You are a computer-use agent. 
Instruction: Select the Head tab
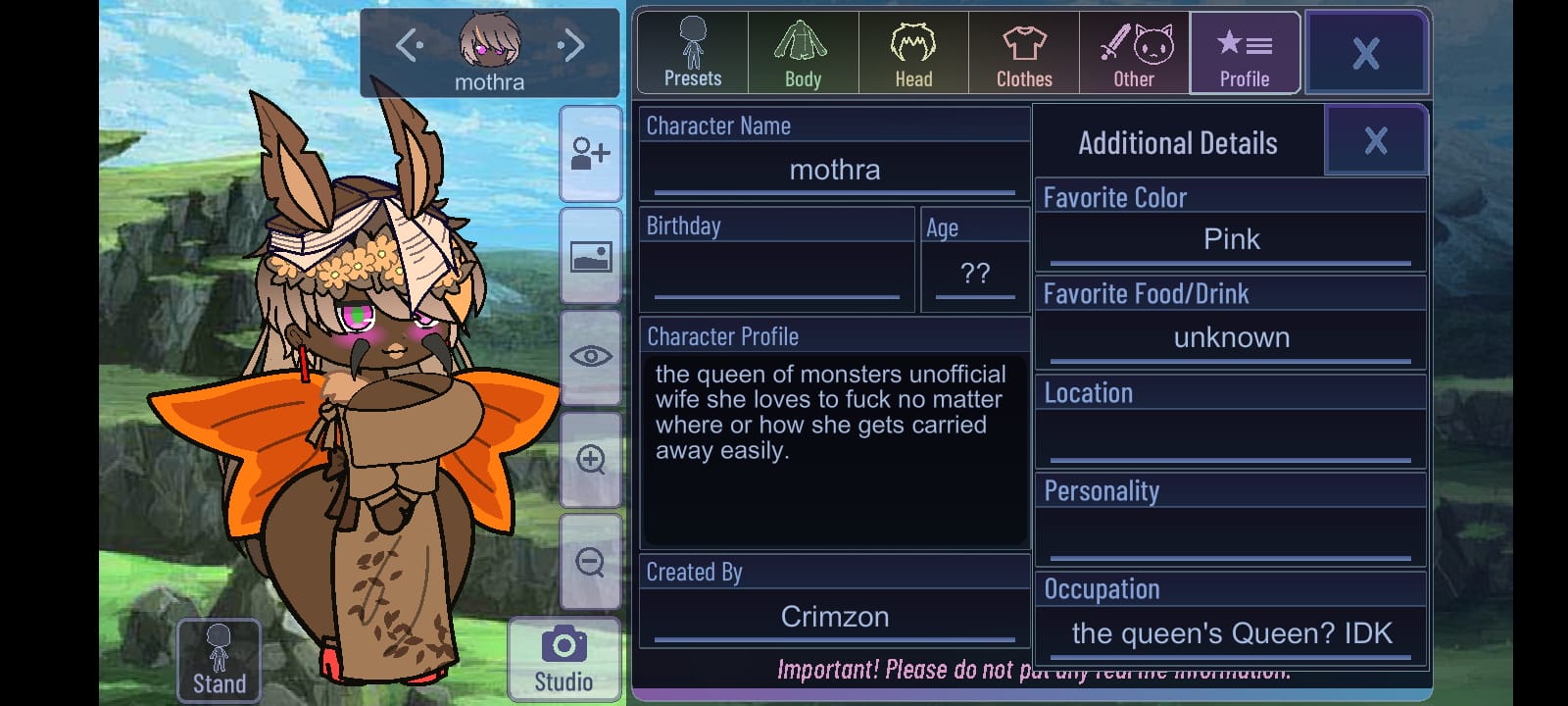click(x=913, y=53)
